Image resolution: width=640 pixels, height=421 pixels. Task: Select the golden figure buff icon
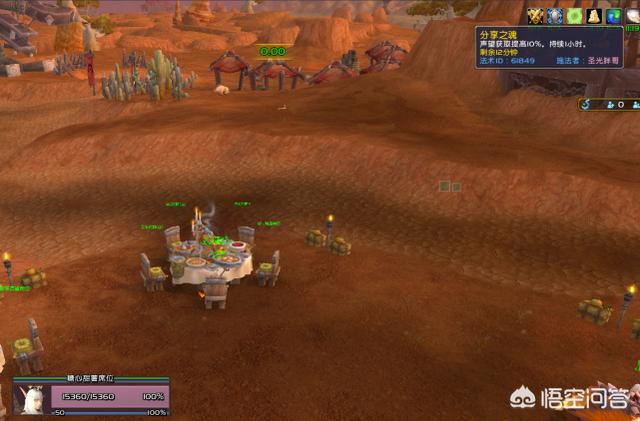click(x=592, y=15)
